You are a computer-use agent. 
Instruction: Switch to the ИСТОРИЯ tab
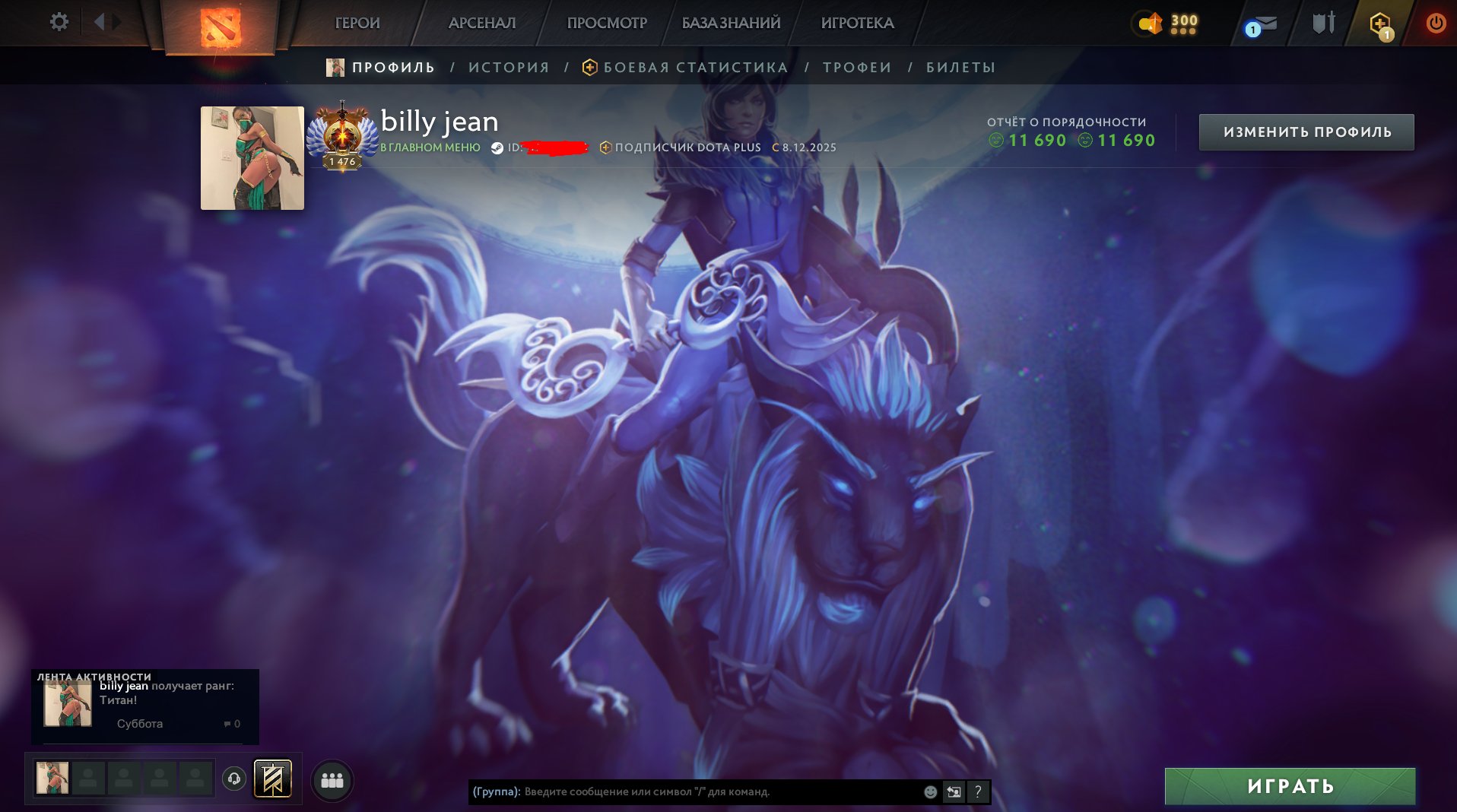(x=508, y=67)
